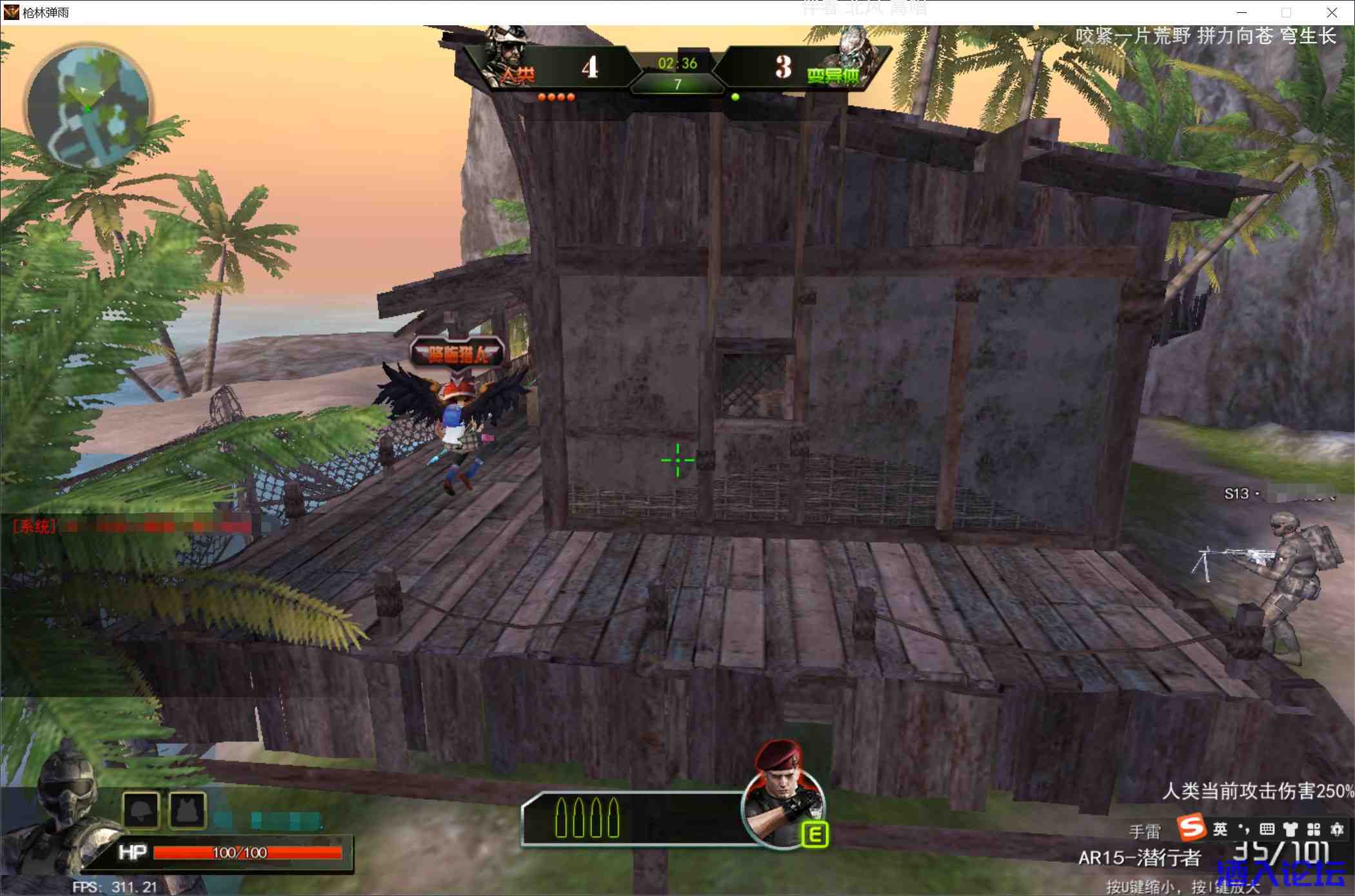Click the circular minimap
1355x896 pixels.
coord(88,107)
